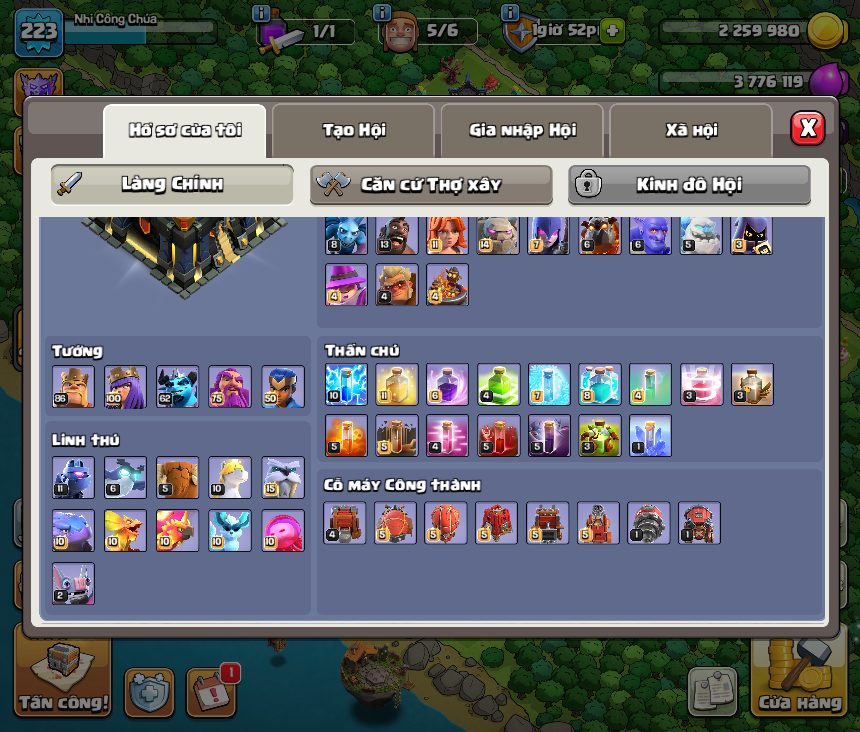The height and width of the screenshot is (732, 860).
Task: Add a shield with the green plus
Action: pos(612,31)
